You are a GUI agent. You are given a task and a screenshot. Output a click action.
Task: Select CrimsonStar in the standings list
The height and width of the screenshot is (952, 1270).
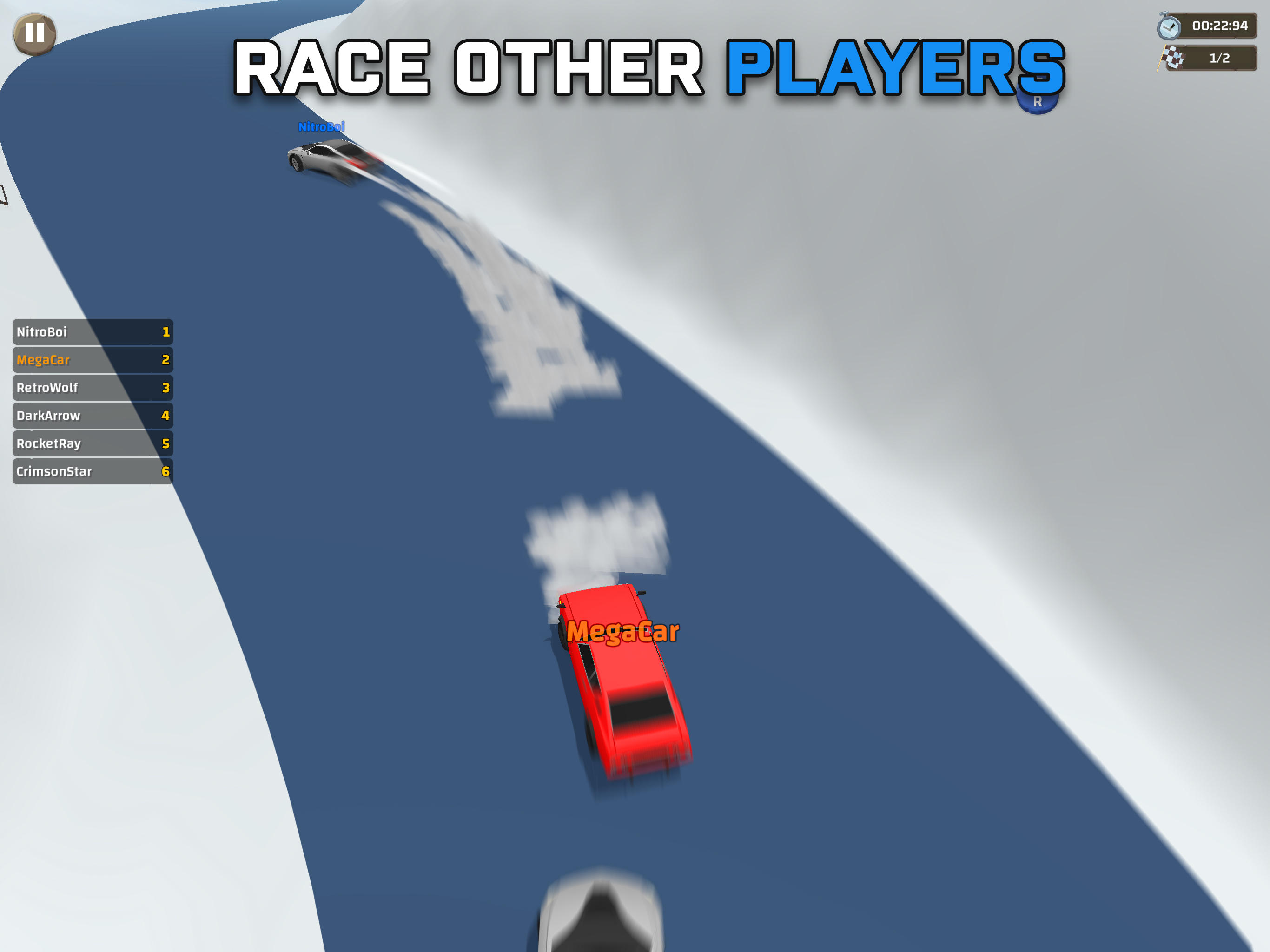pyautogui.click(x=92, y=471)
